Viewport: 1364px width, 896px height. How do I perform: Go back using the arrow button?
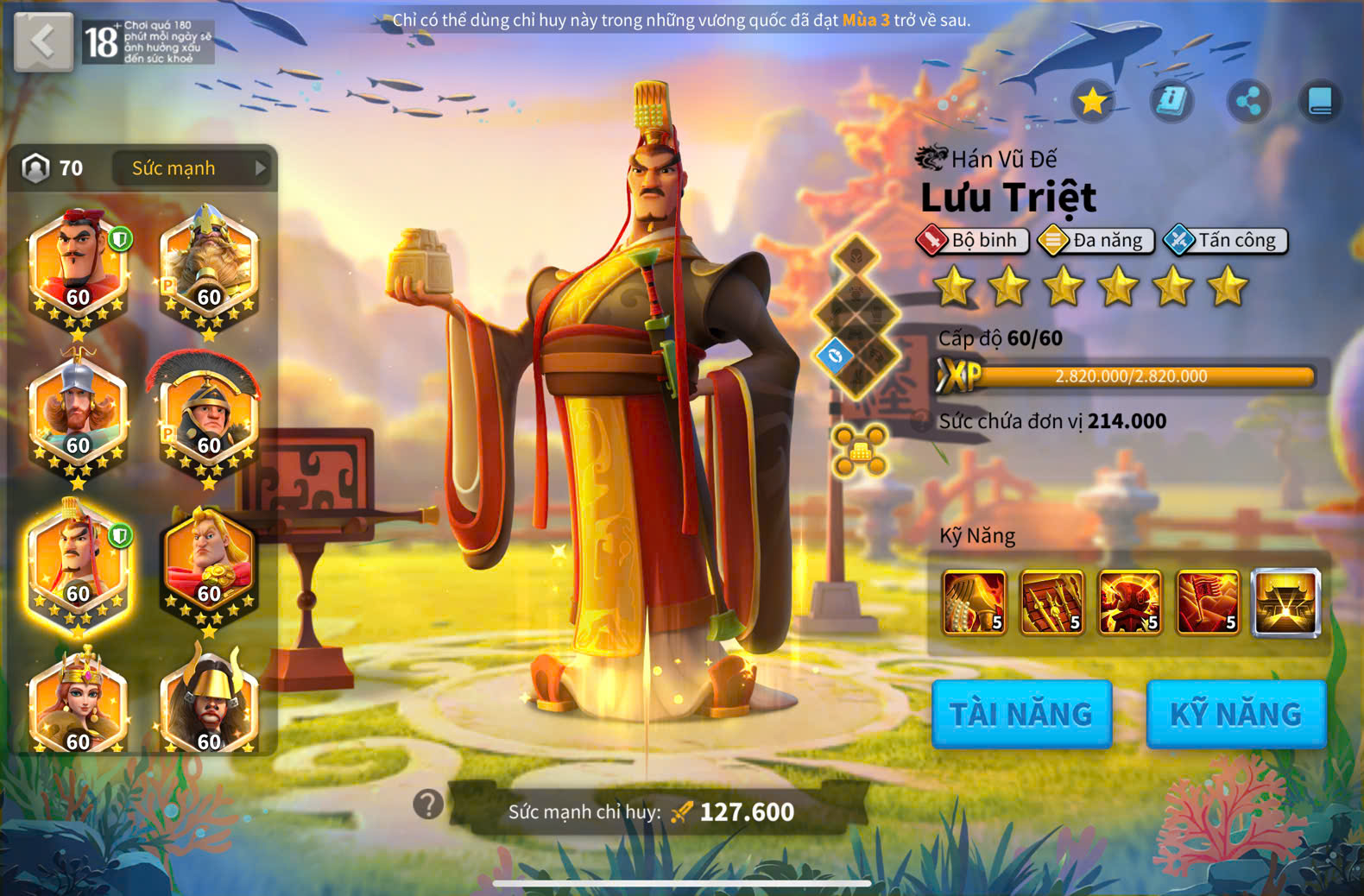(43, 41)
